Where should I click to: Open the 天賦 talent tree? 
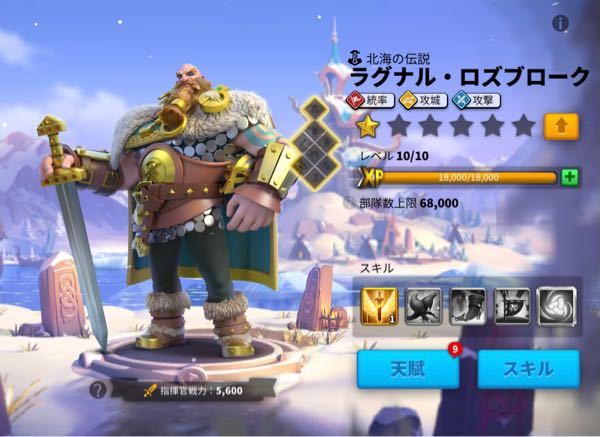(408, 369)
